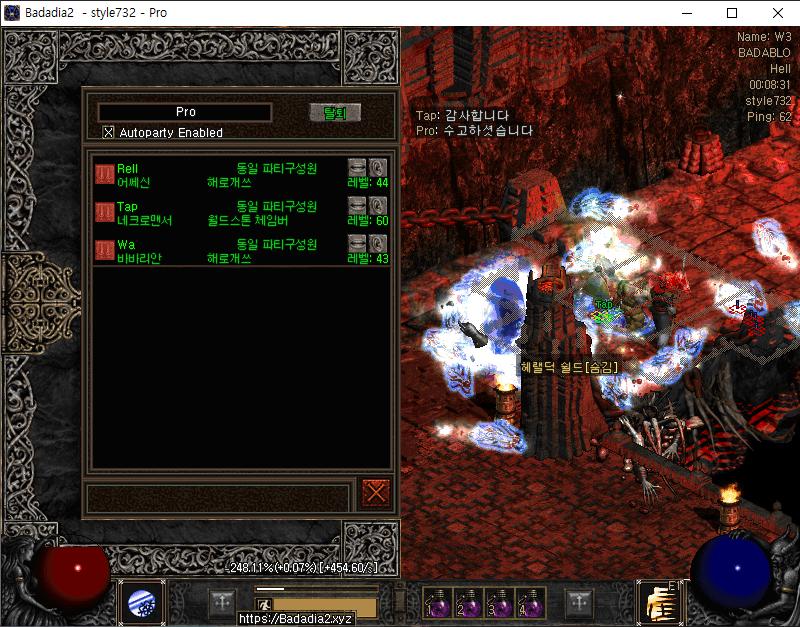Mute Rell's chat with the mouth icon
Image resolution: width=800 pixels, height=627 pixels.
[x=357, y=167]
